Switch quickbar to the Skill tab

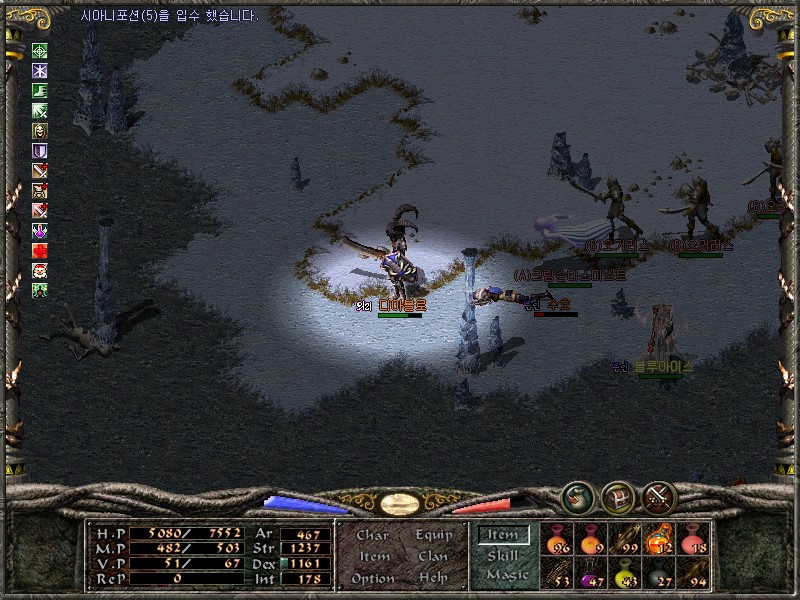(503, 555)
